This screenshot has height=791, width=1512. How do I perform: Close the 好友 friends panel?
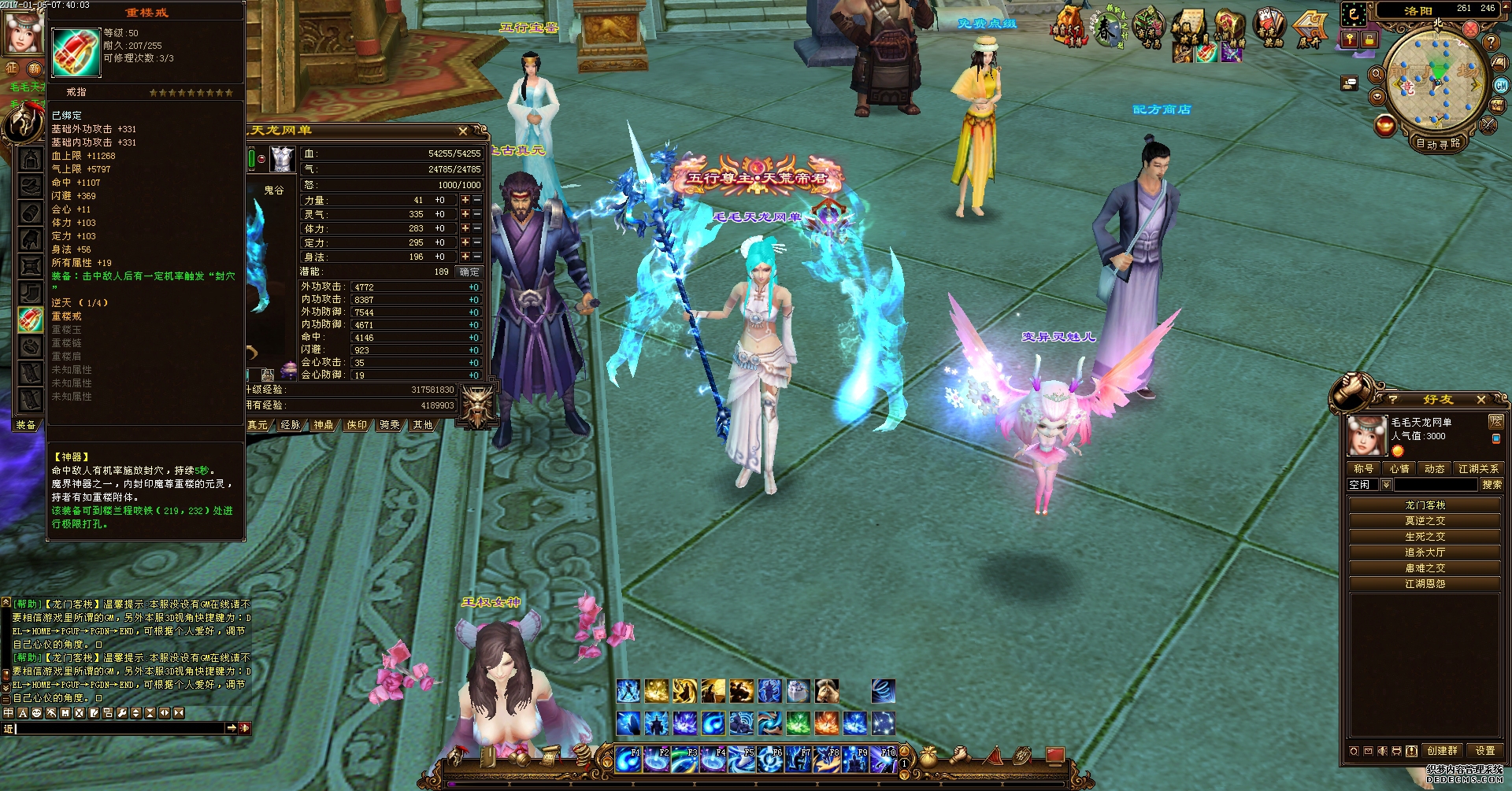point(1480,400)
